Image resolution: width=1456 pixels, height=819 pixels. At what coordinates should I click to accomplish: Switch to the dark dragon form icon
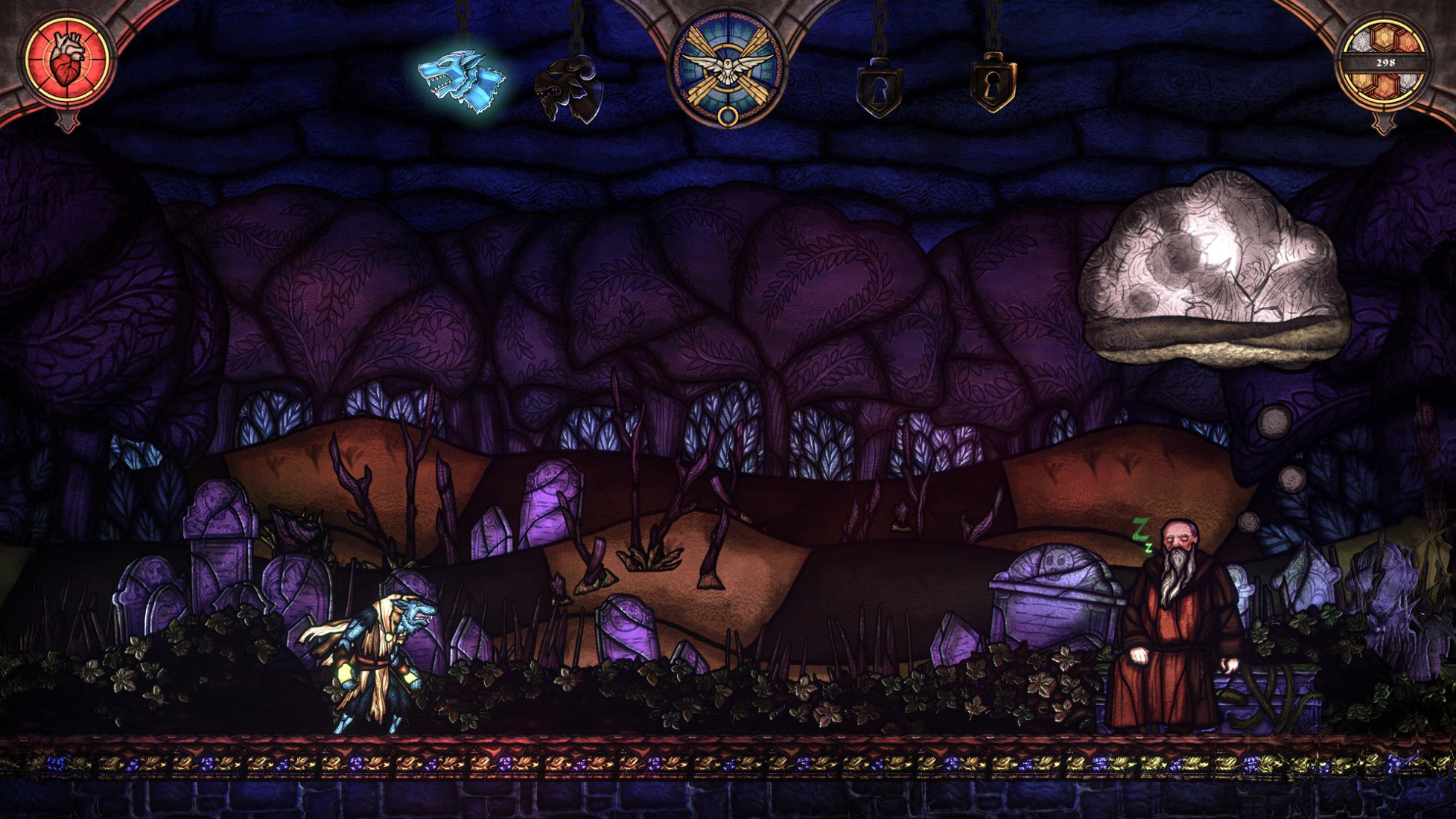(x=569, y=89)
